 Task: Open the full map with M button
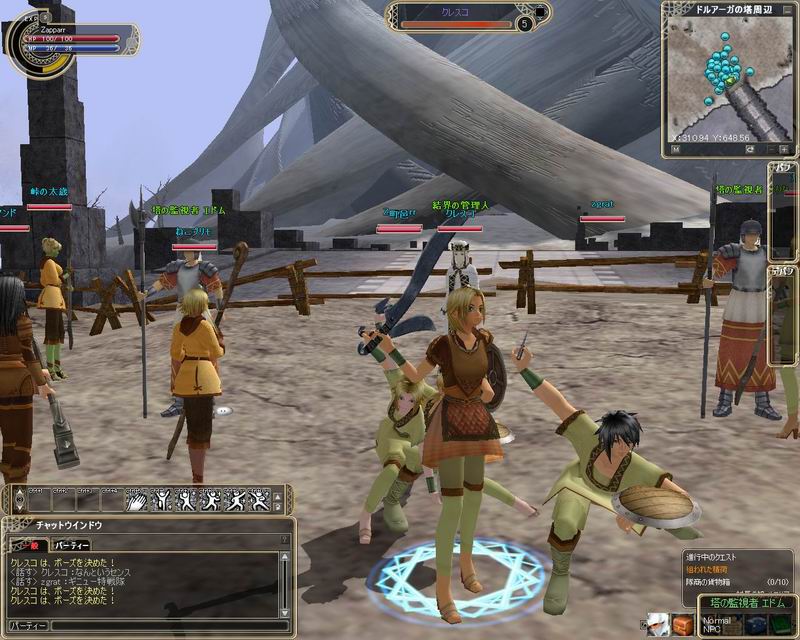[675, 149]
